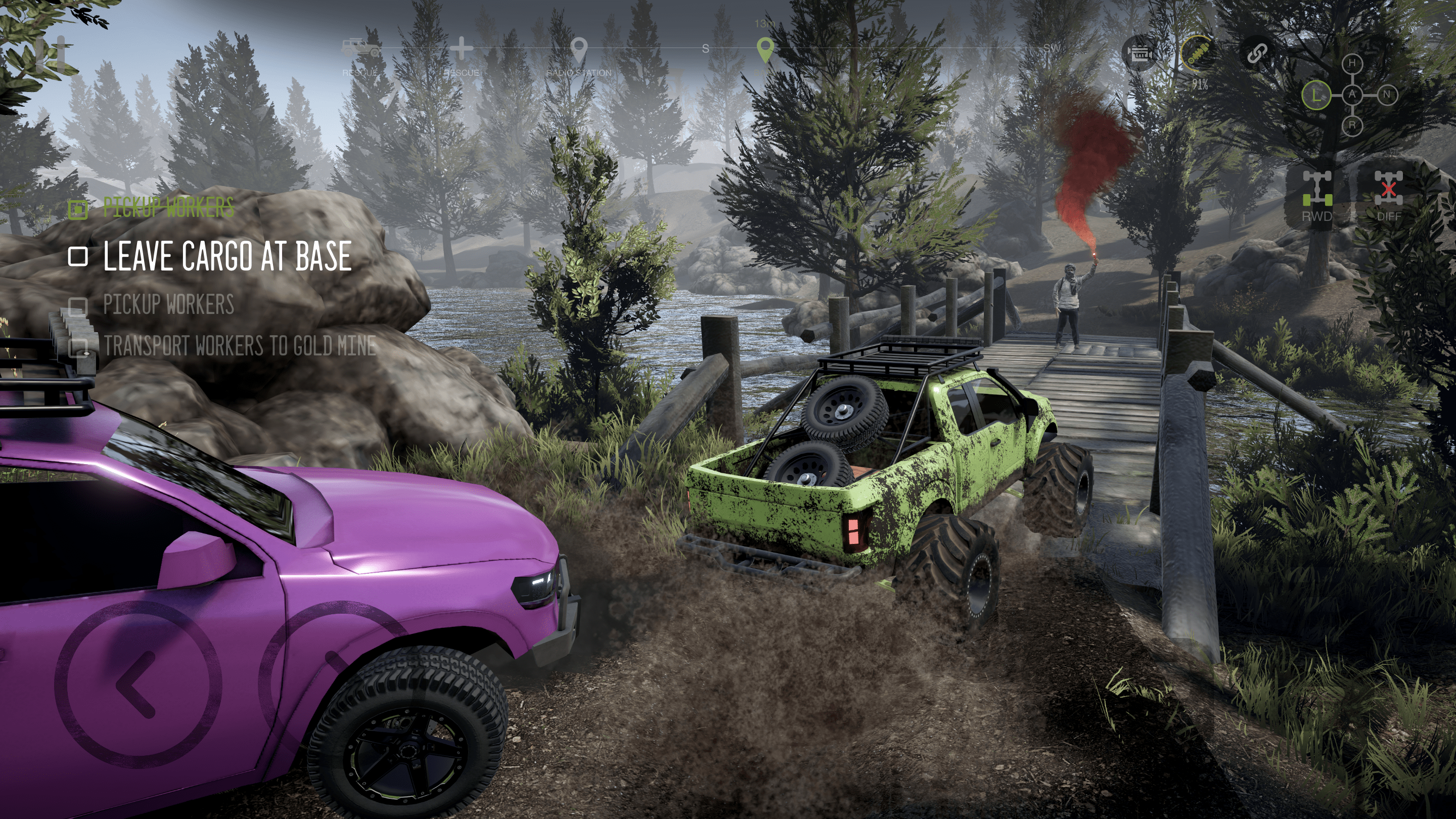
Task: Switch gearbox to Auto (A)
Action: pyautogui.click(x=1352, y=95)
